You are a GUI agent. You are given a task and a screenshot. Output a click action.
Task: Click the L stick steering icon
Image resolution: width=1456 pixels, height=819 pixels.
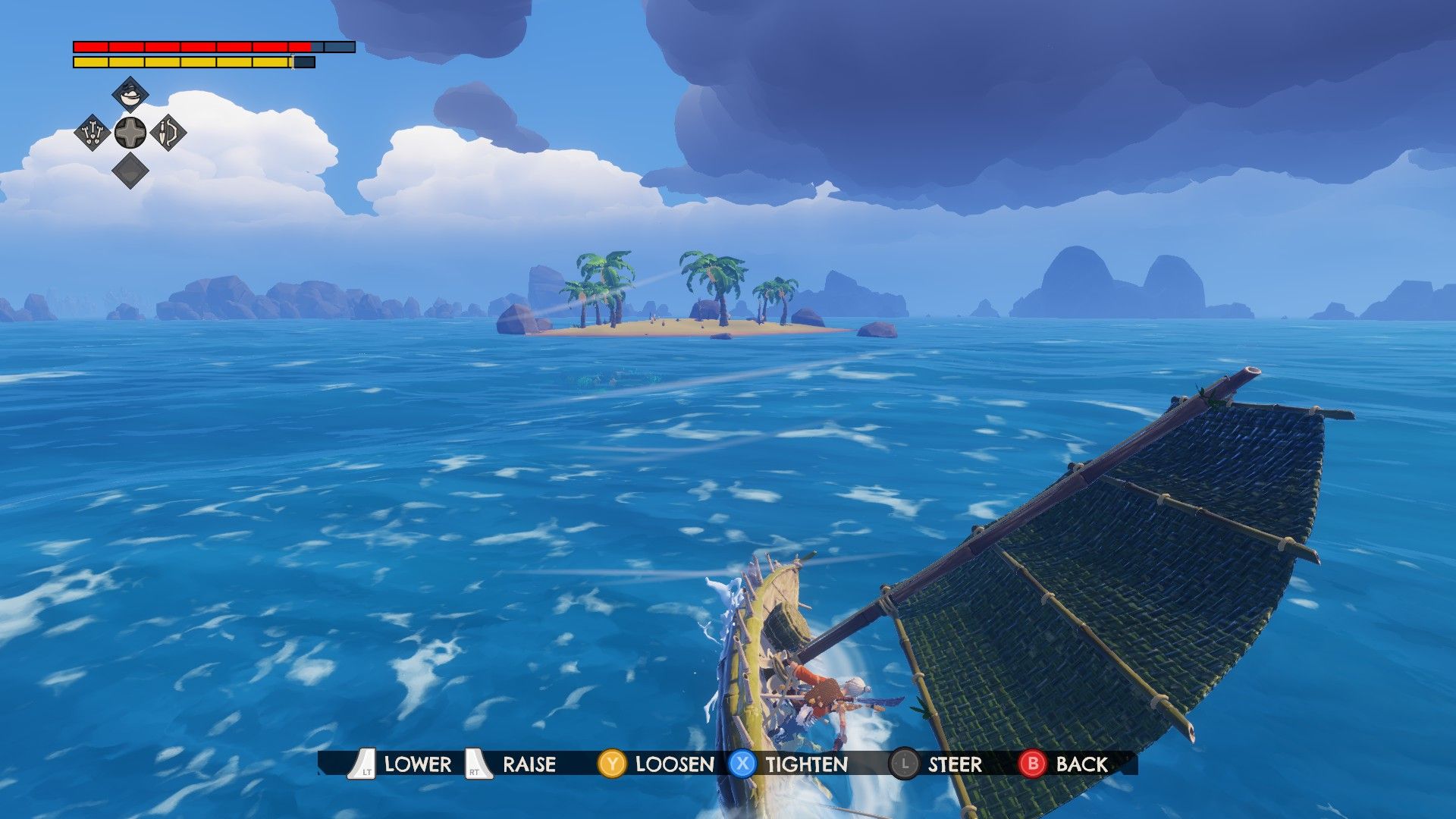(904, 764)
